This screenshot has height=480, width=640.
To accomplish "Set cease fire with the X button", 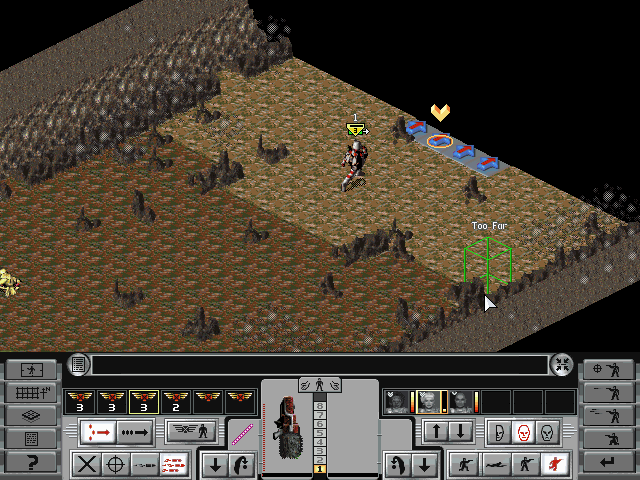I will point(88,464).
